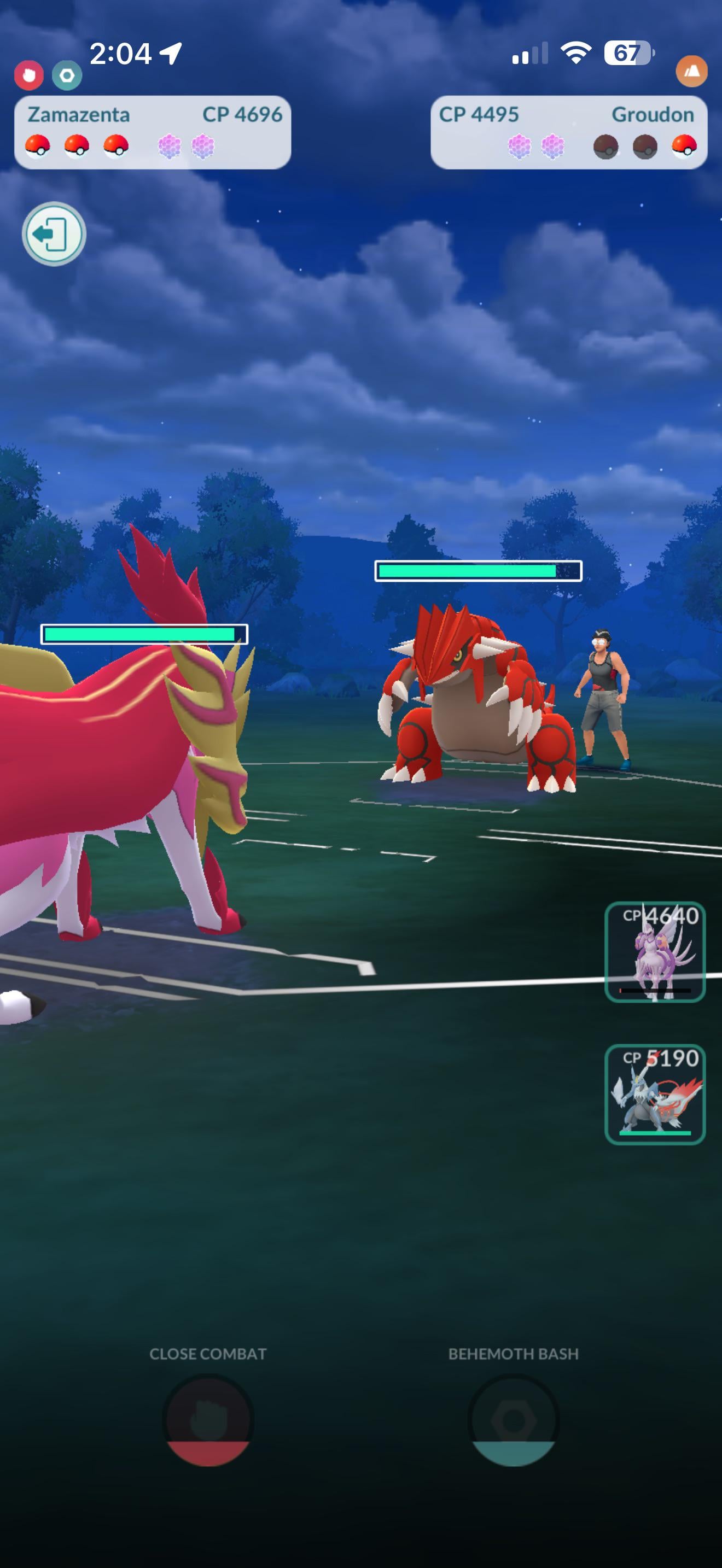This screenshot has height=1568, width=722.
Task: Switch to the CP 4640 Pokémon
Action: 655,951
